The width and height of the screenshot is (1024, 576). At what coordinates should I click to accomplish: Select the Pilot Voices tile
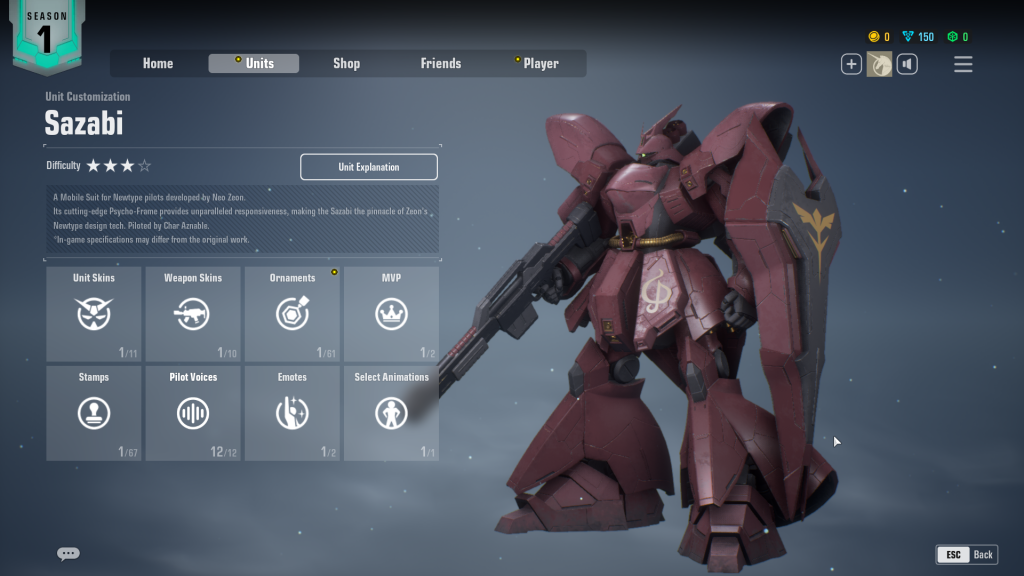pyautogui.click(x=193, y=413)
